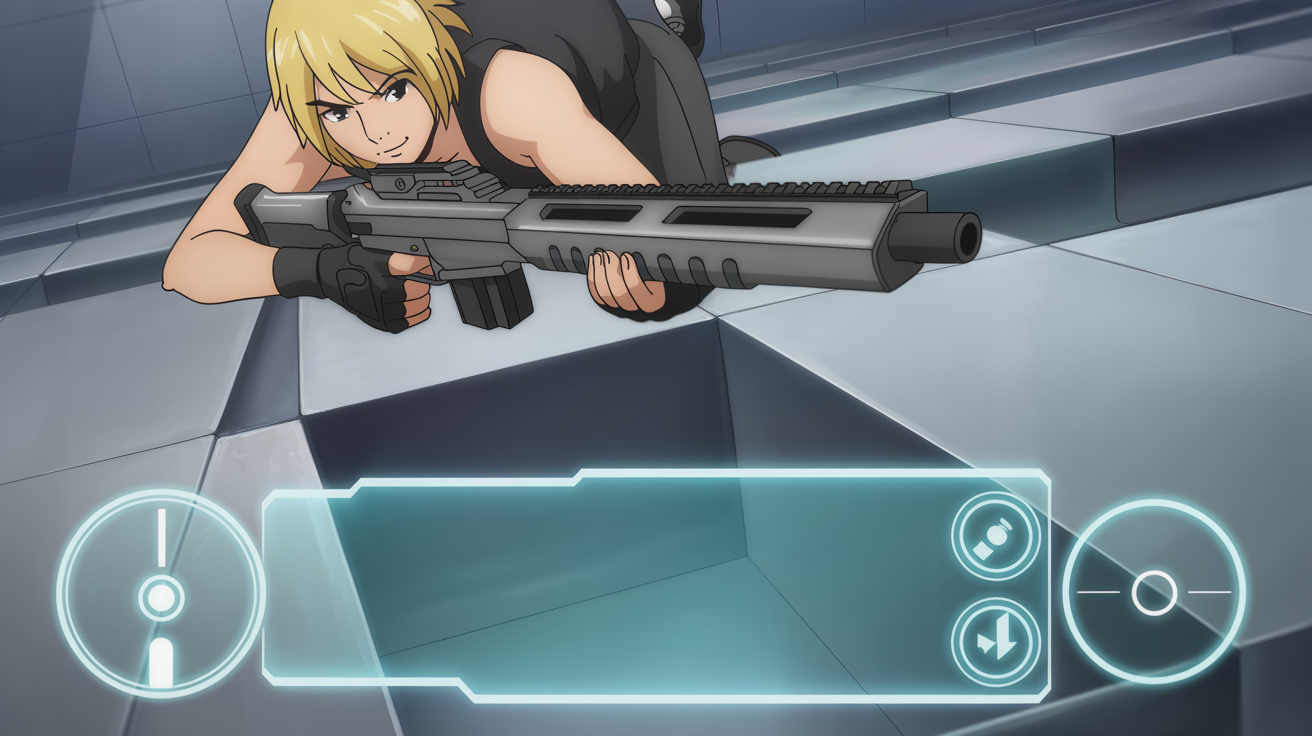The height and width of the screenshot is (736, 1312).
Task: Activate the downward arrow icon button
Action: pos(995,642)
